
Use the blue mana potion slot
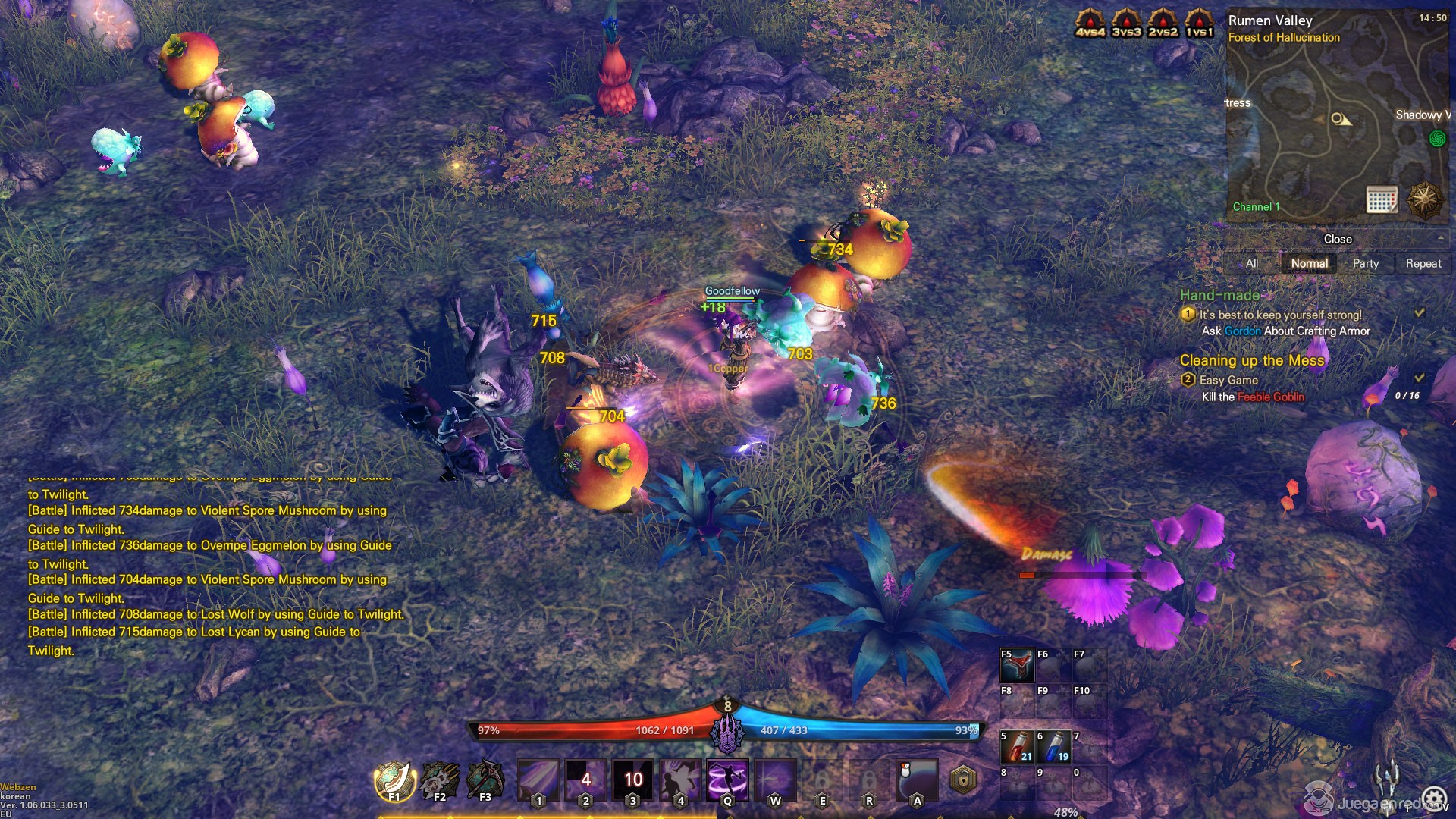(x=1053, y=746)
